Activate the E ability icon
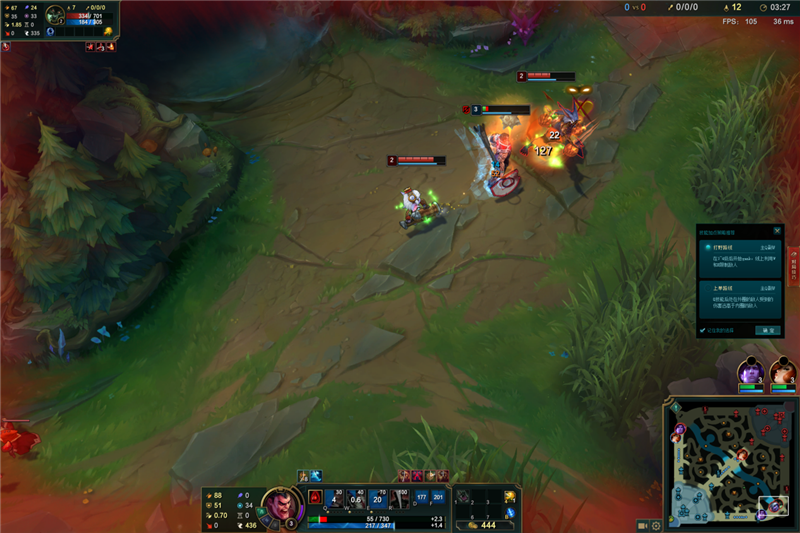The height and width of the screenshot is (533, 800). pos(377,497)
